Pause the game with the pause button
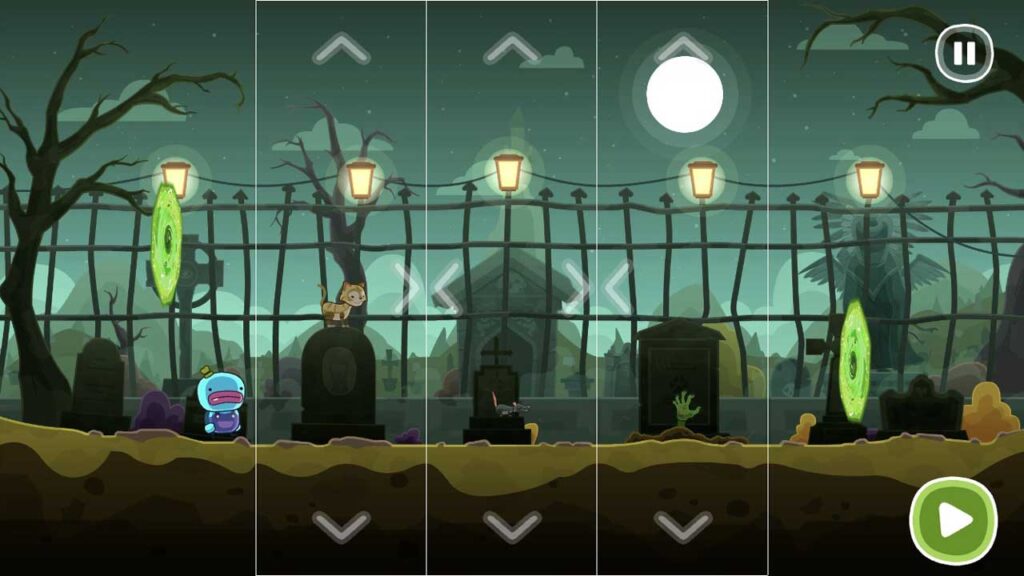 coord(964,53)
